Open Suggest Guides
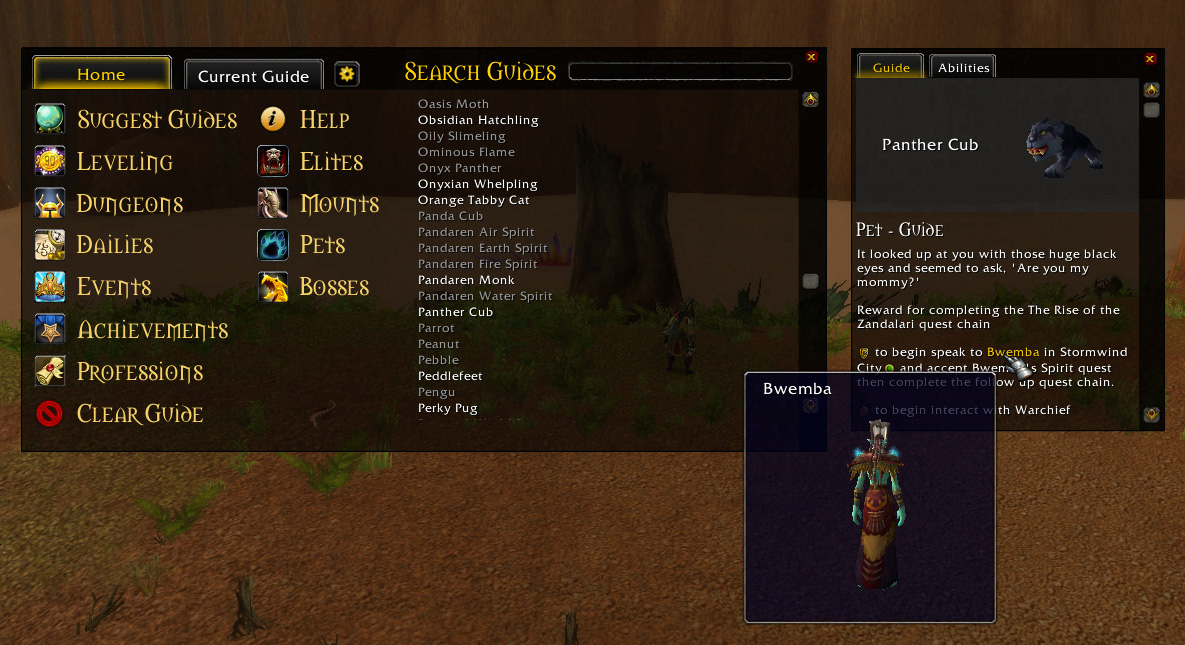 pos(156,120)
